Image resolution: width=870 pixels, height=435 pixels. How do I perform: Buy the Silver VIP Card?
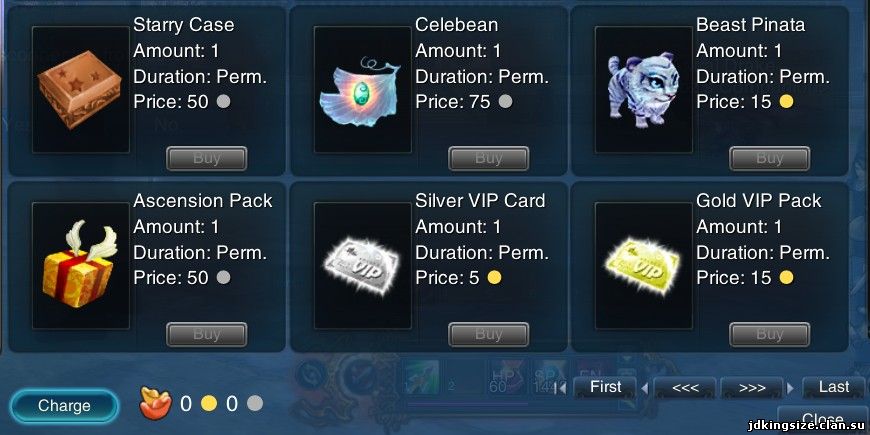[488, 334]
